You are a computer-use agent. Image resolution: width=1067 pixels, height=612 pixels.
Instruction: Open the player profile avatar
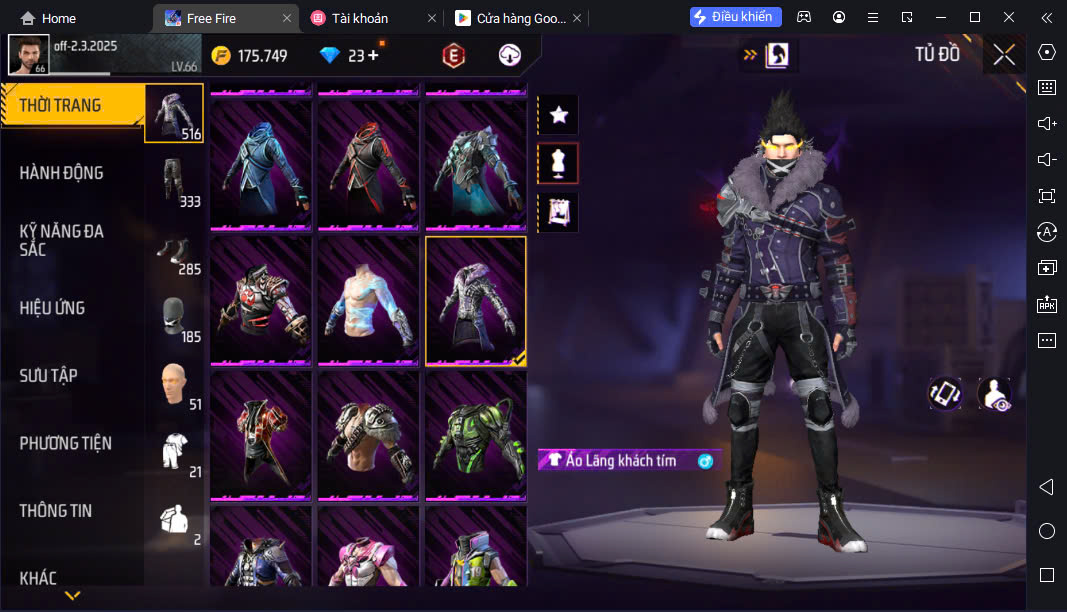coord(29,54)
